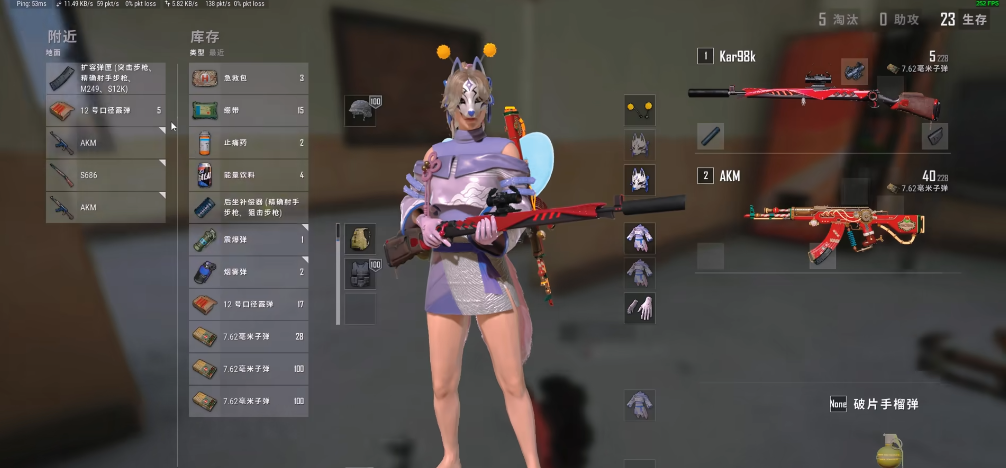This screenshot has height=468, width=1006.
Task: Select the first aid kit (急救包) row
Action: point(248,77)
